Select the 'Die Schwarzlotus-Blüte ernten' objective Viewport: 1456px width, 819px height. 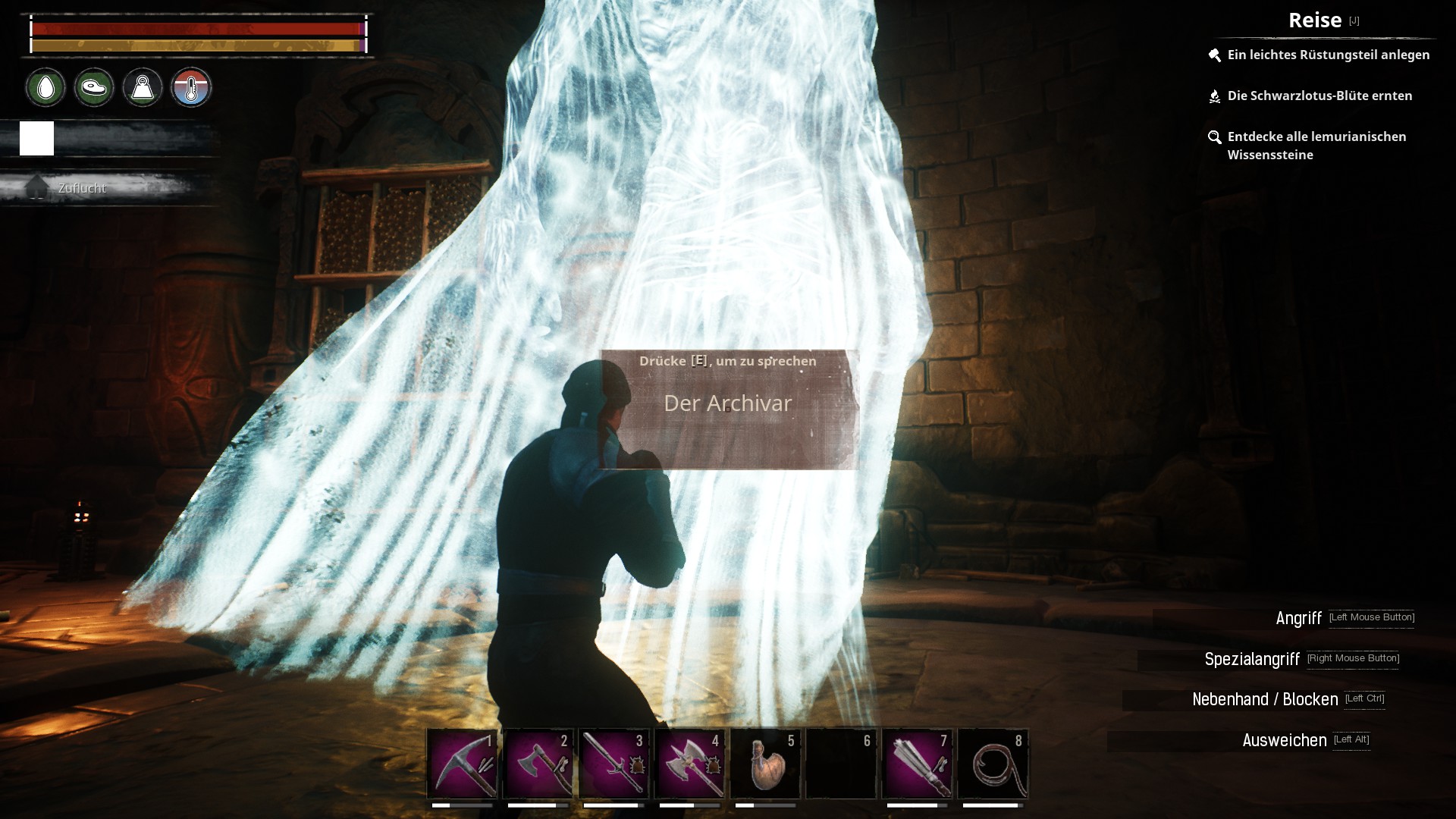[1319, 96]
